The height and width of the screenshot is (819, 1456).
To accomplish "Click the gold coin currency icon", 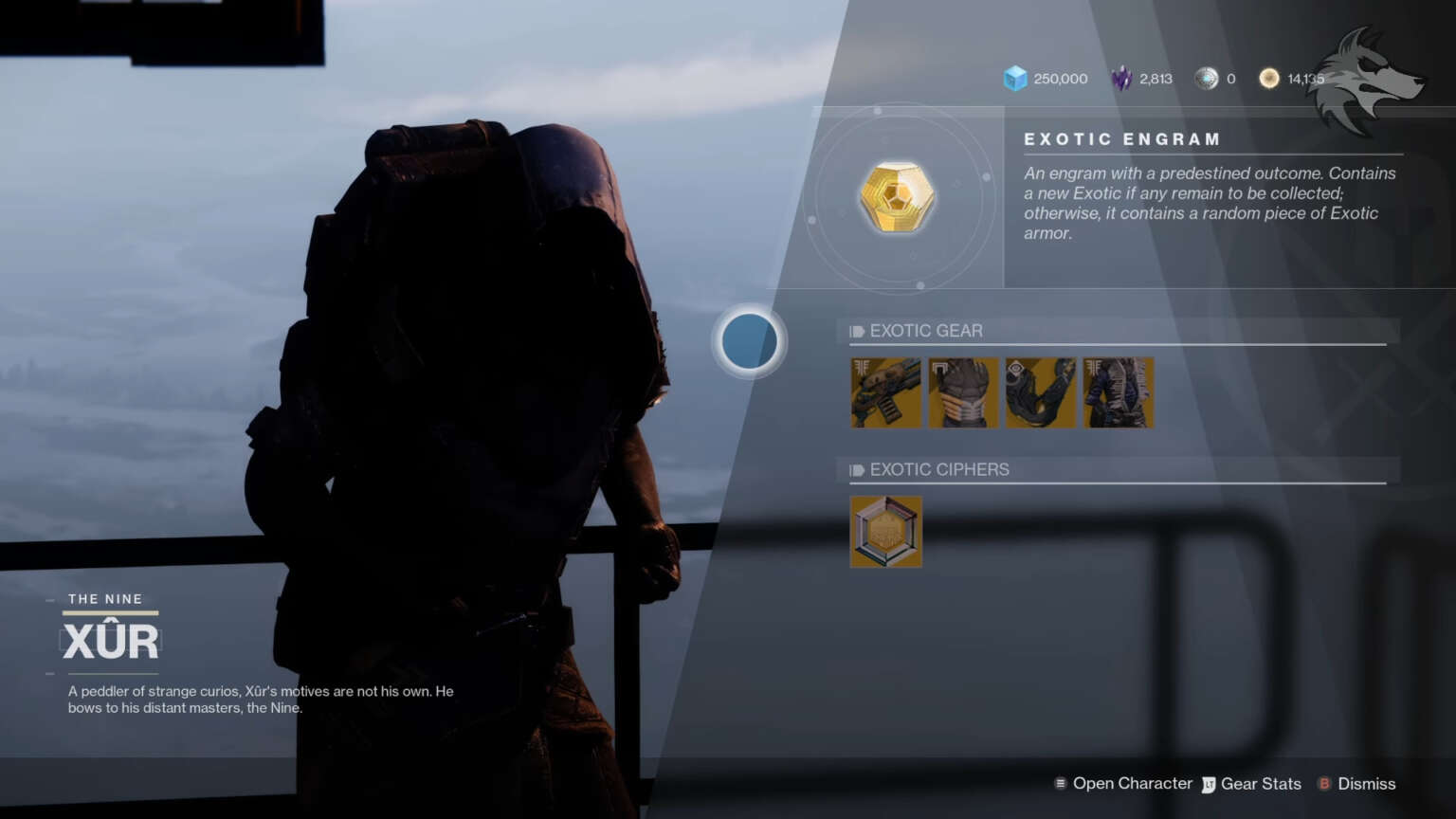I will click(x=1268, y=79).
